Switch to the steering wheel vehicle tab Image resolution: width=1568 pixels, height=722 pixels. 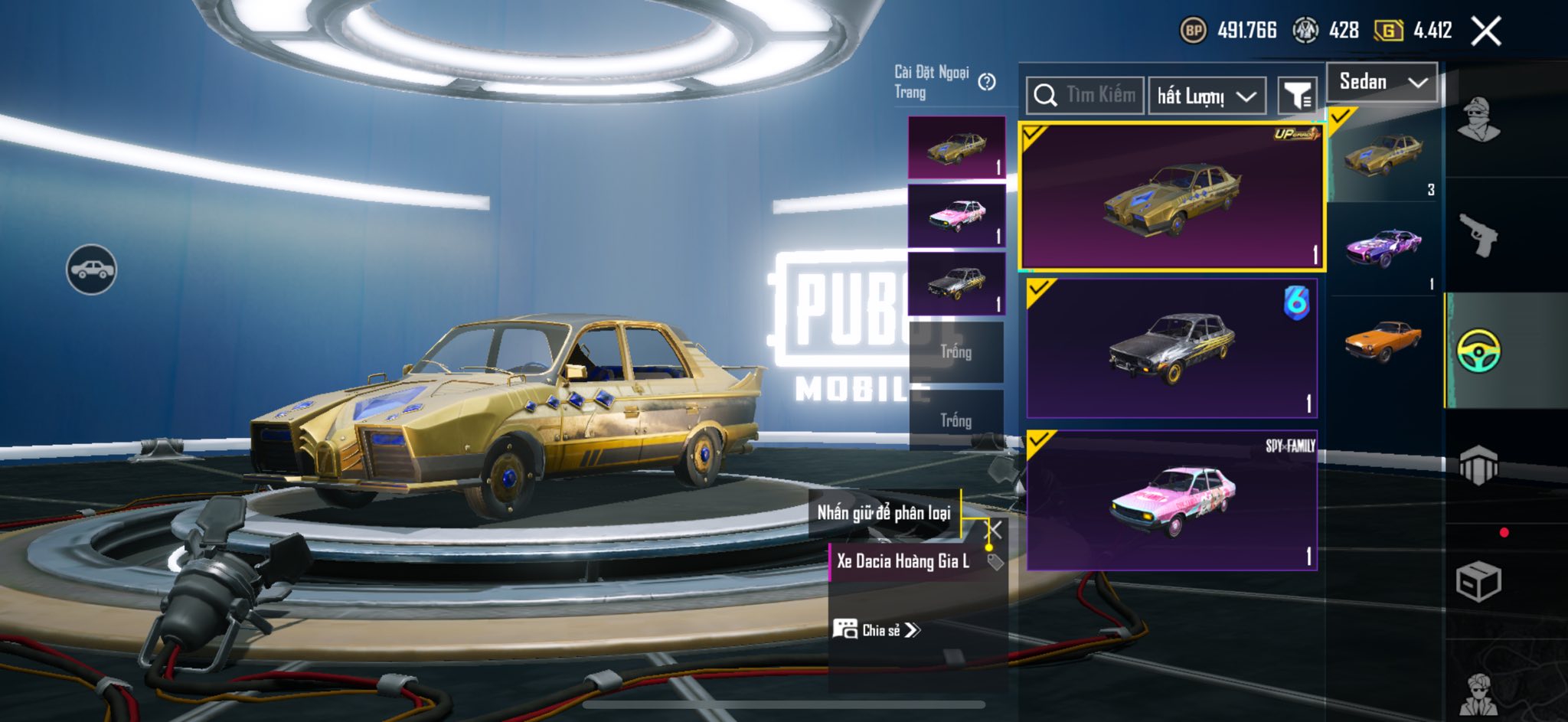pyautogui.click(x=1478, y=351)
